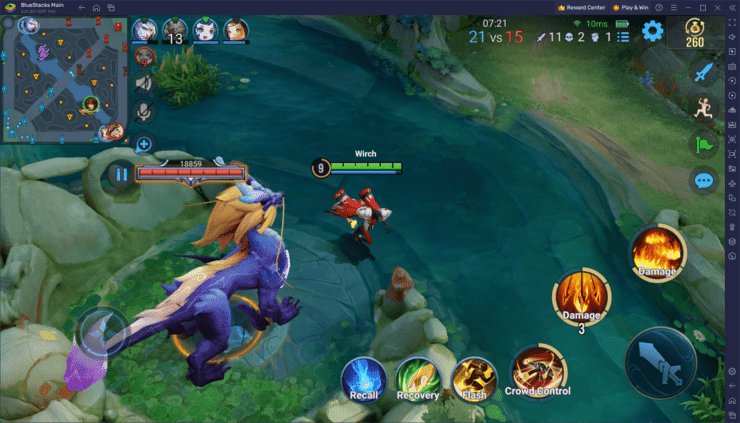The width and height of the screenshot is (740, 423).
Task: Select the blue sword attack signal
Action: point(704,72)
